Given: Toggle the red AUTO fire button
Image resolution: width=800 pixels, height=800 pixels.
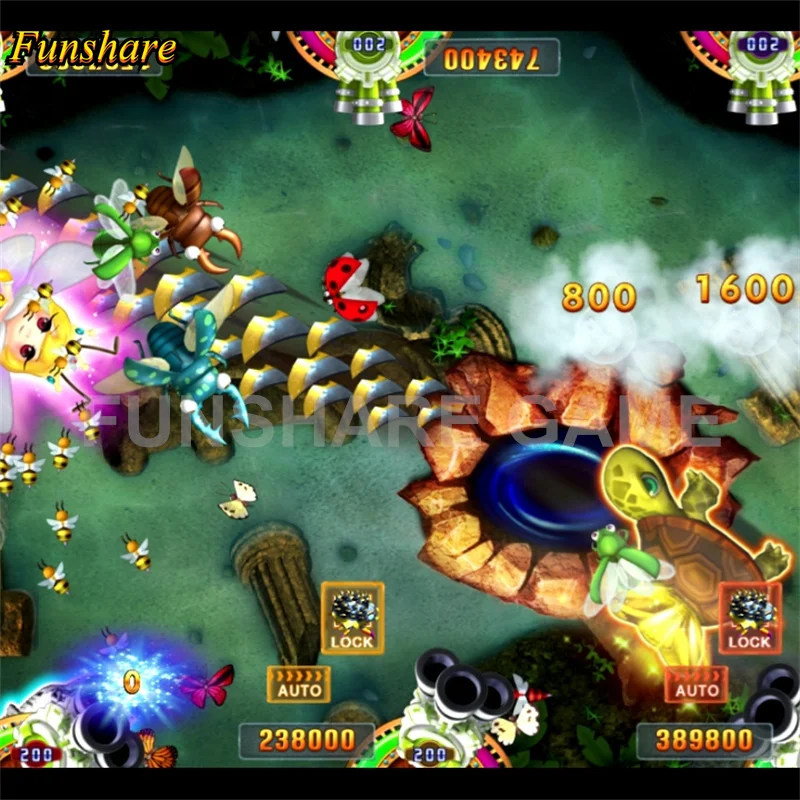Looking at the screenshot, I should click(x=697, y=684).
